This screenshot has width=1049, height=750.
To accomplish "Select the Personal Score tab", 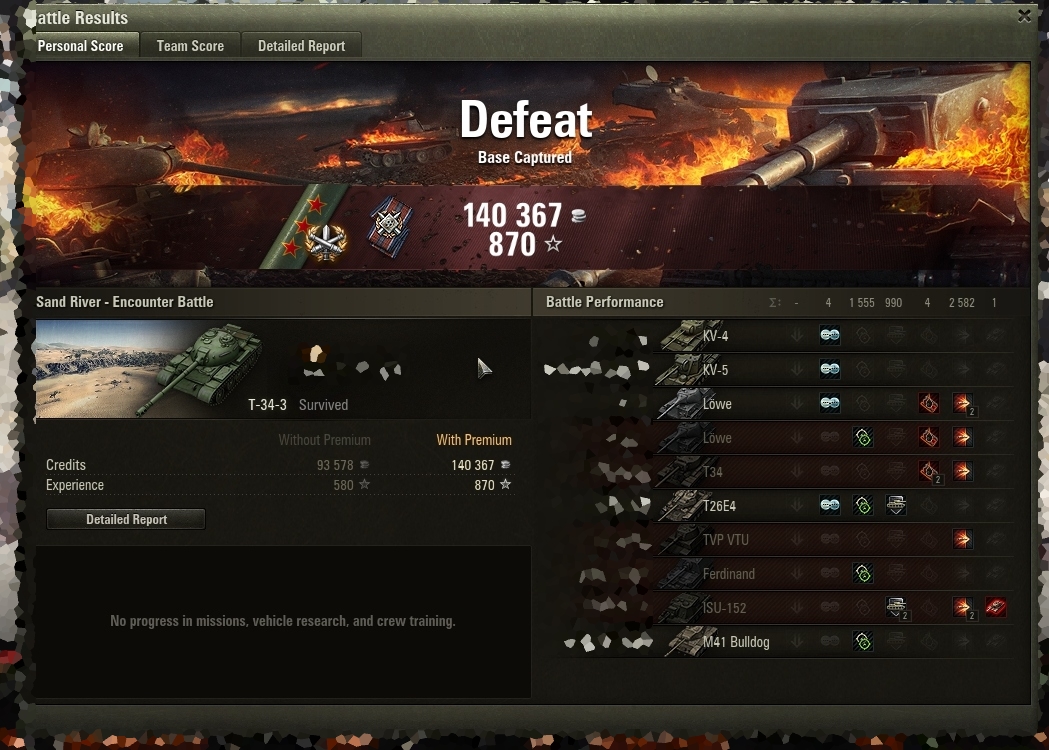I will click(80, 46).
